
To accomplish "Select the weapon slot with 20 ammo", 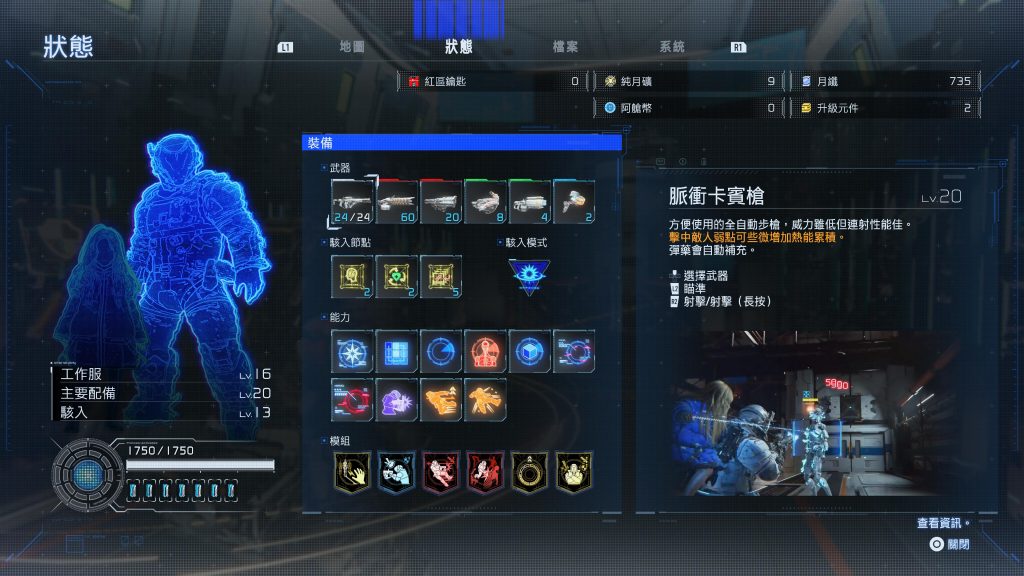I will (441, 201).
